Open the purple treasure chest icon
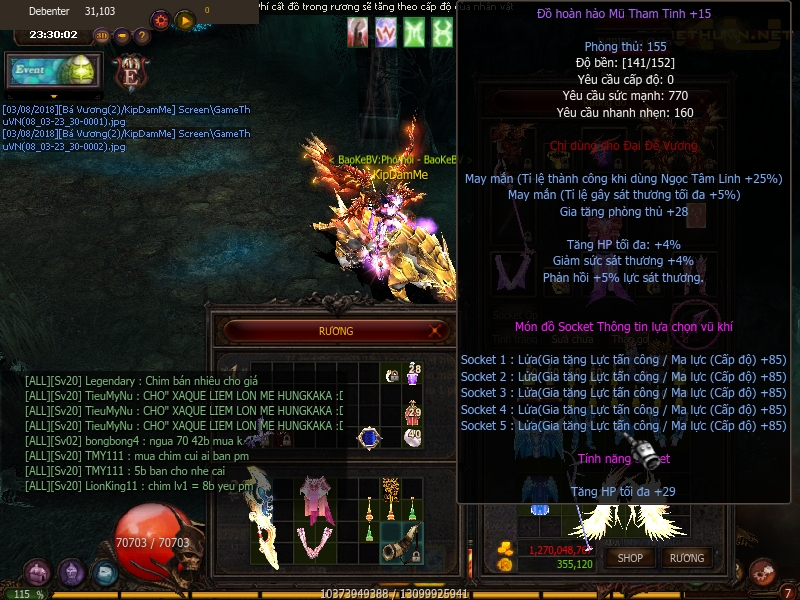 tap(38, 573)
